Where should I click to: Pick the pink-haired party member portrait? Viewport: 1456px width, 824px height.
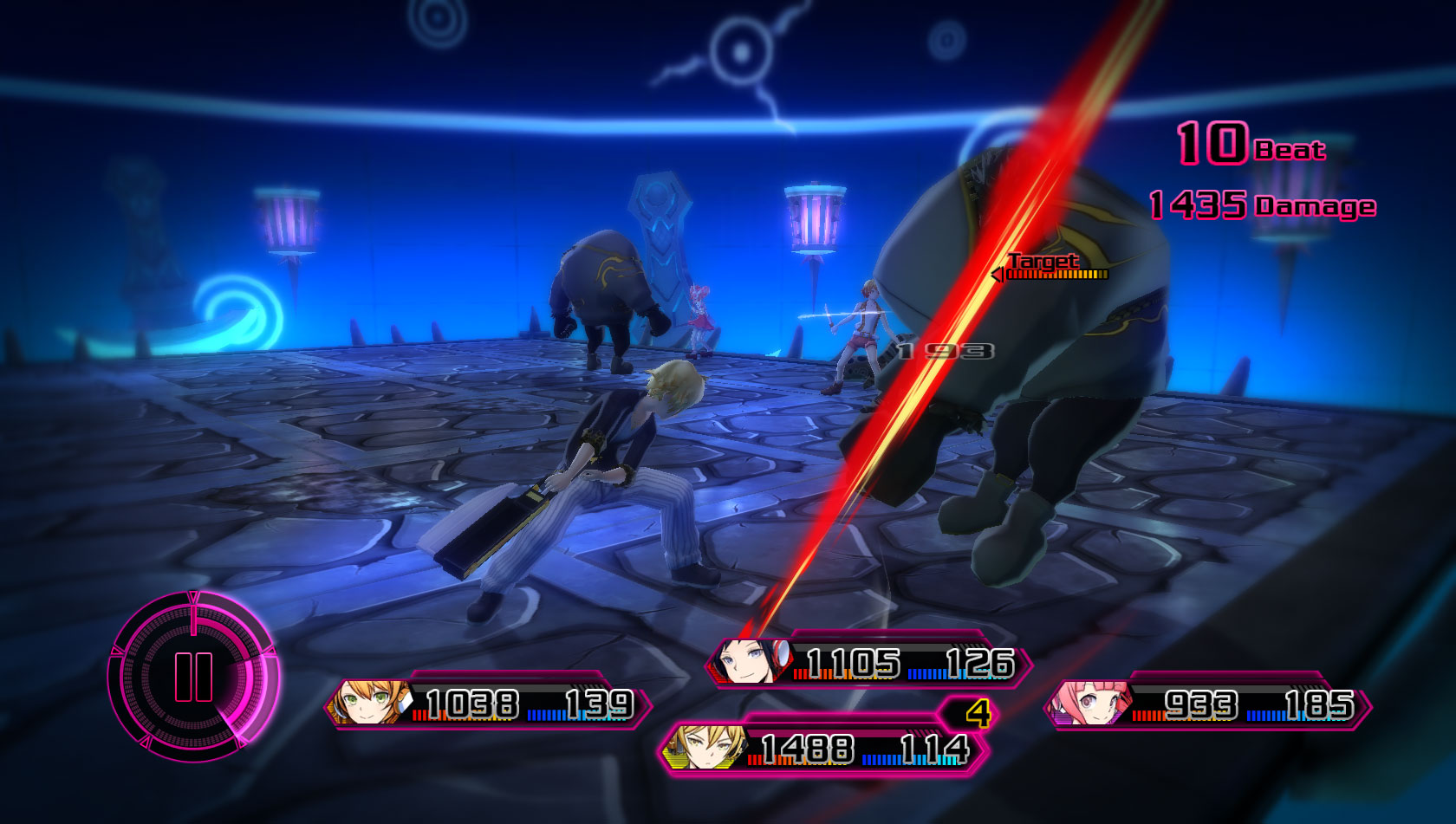coord(1090,704)
